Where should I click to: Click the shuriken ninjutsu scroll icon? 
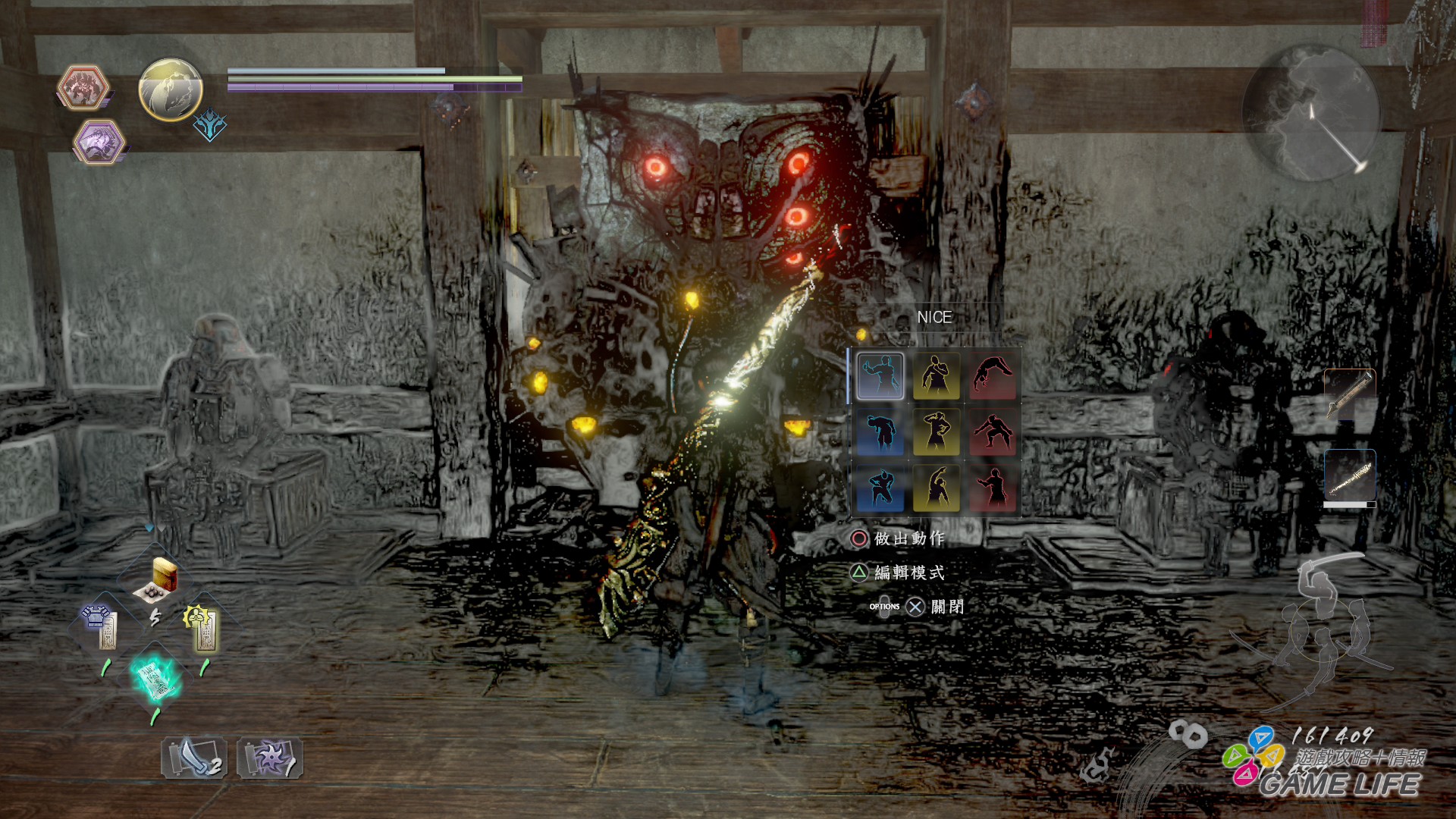271,758
